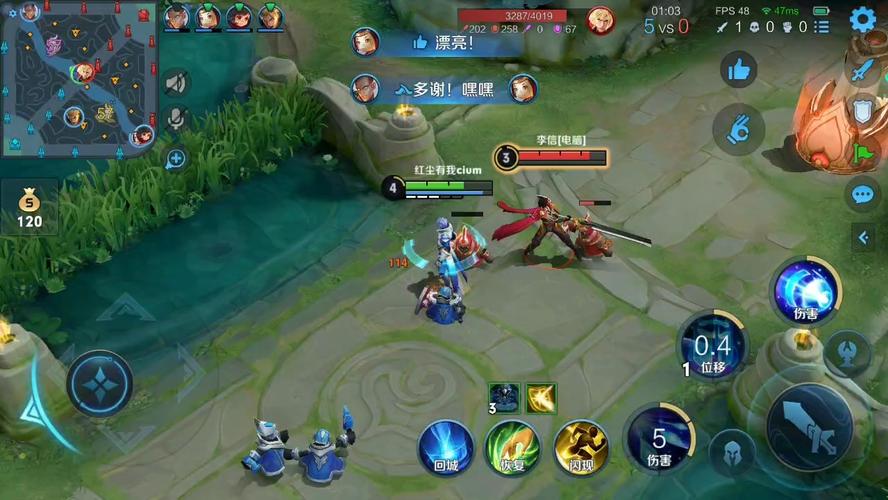Tap the minimap
Image resolution: width=888 pixels, height=500 pixels.
pyautogui.click(x=78, y=78)
